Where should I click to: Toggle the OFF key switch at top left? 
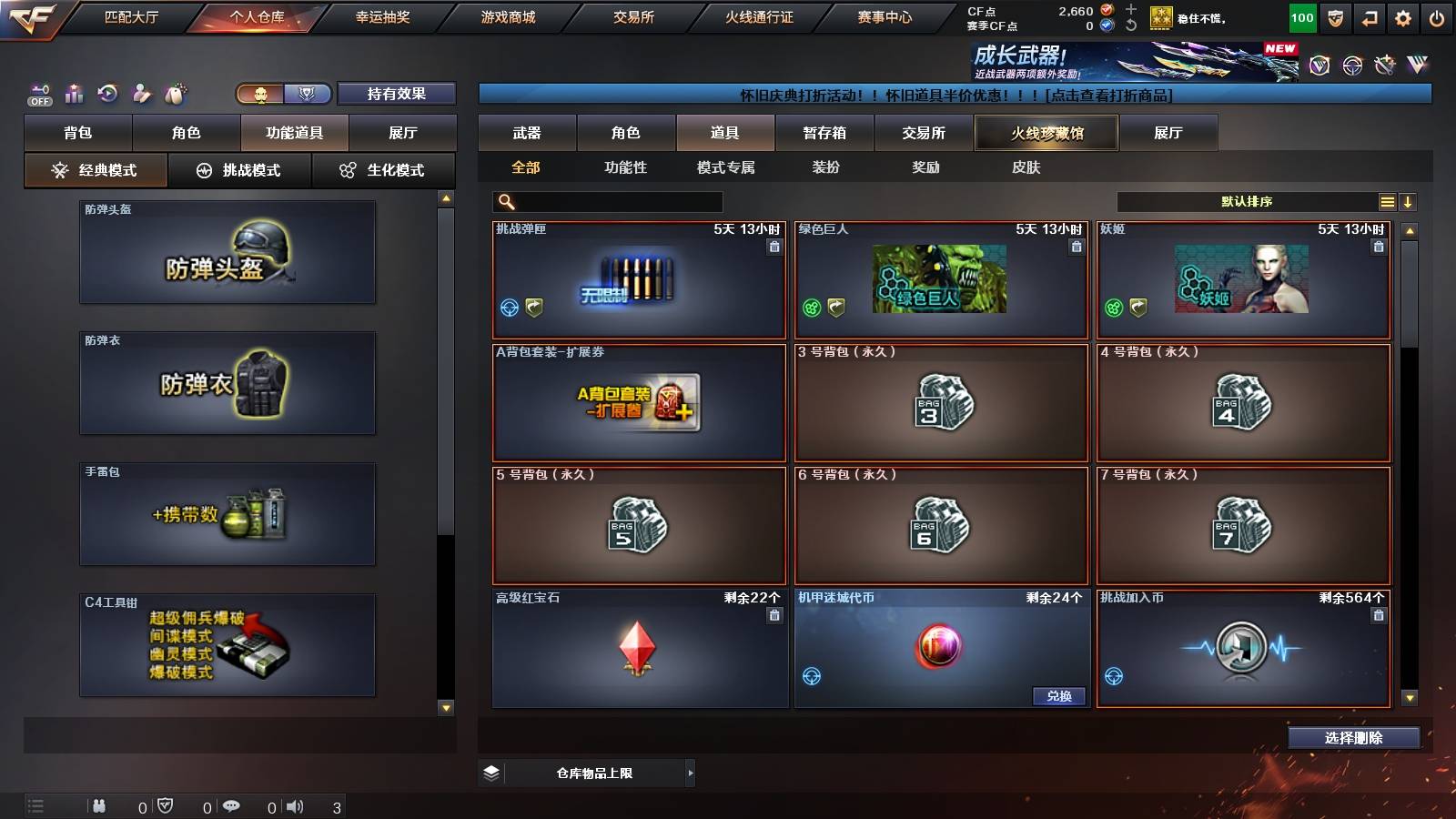click(x=38, y=94)
